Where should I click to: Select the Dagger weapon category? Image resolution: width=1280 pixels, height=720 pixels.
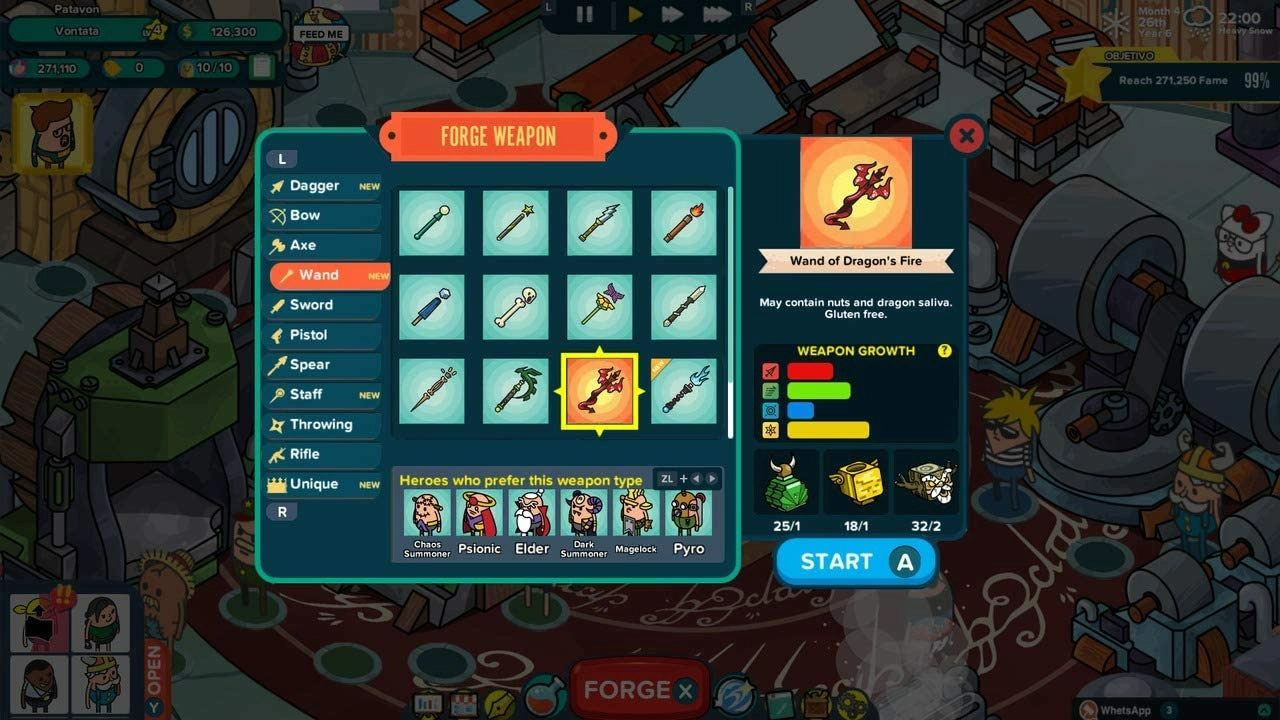click(x=314, y=186)
